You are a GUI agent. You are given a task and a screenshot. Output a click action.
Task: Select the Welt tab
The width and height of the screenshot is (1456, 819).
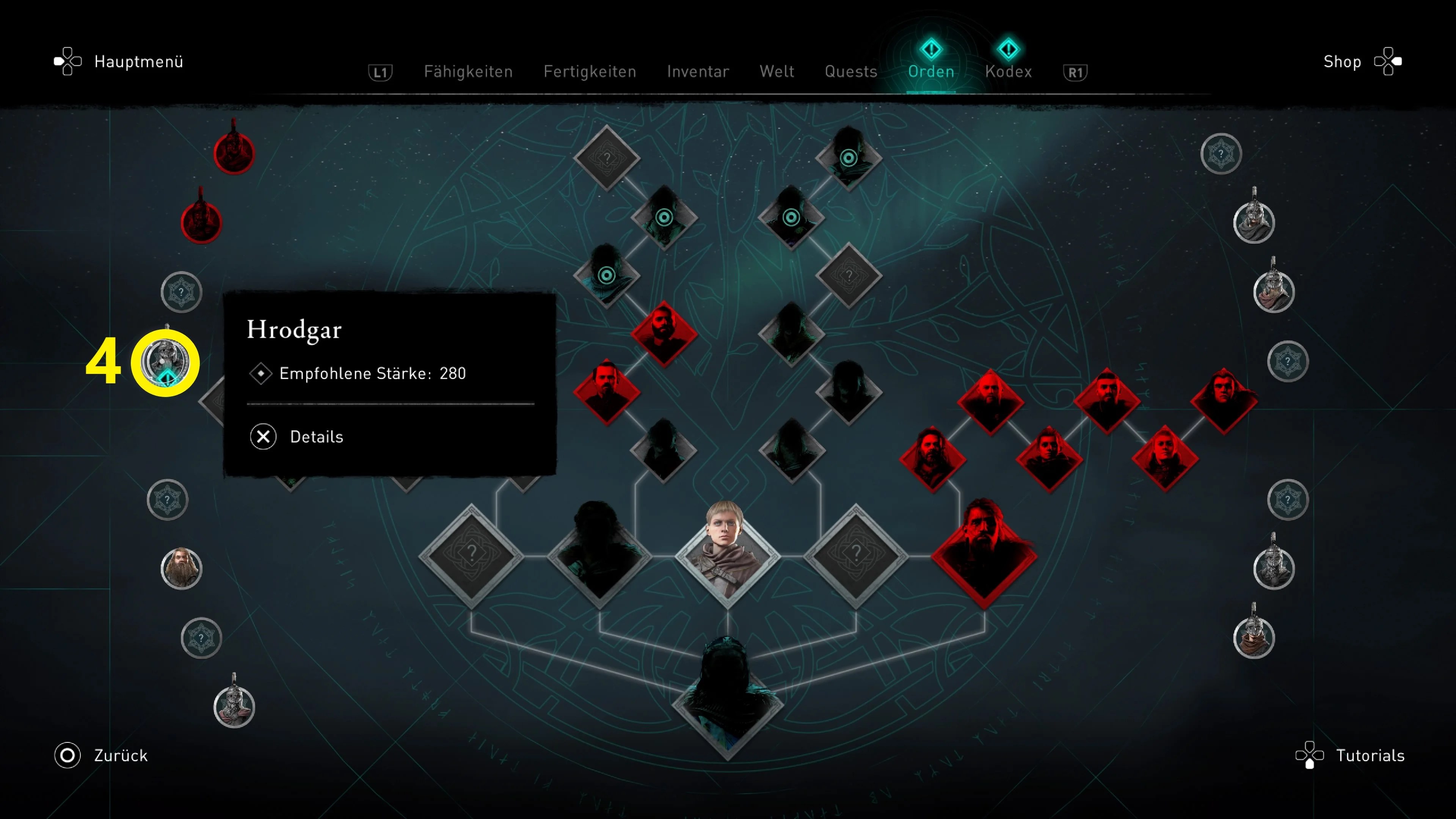777,72
